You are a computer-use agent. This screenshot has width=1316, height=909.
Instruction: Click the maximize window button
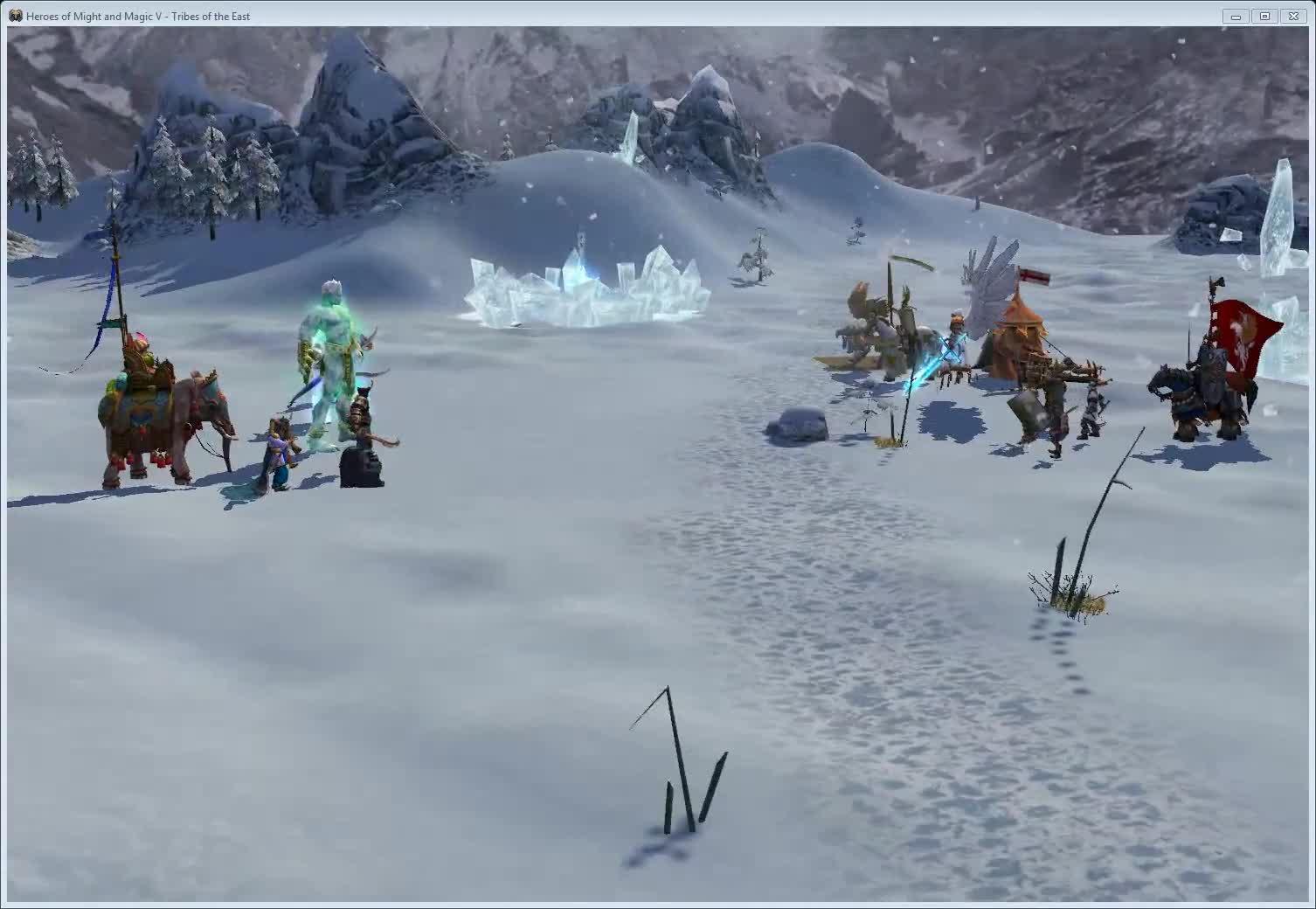pos(1264,16)
